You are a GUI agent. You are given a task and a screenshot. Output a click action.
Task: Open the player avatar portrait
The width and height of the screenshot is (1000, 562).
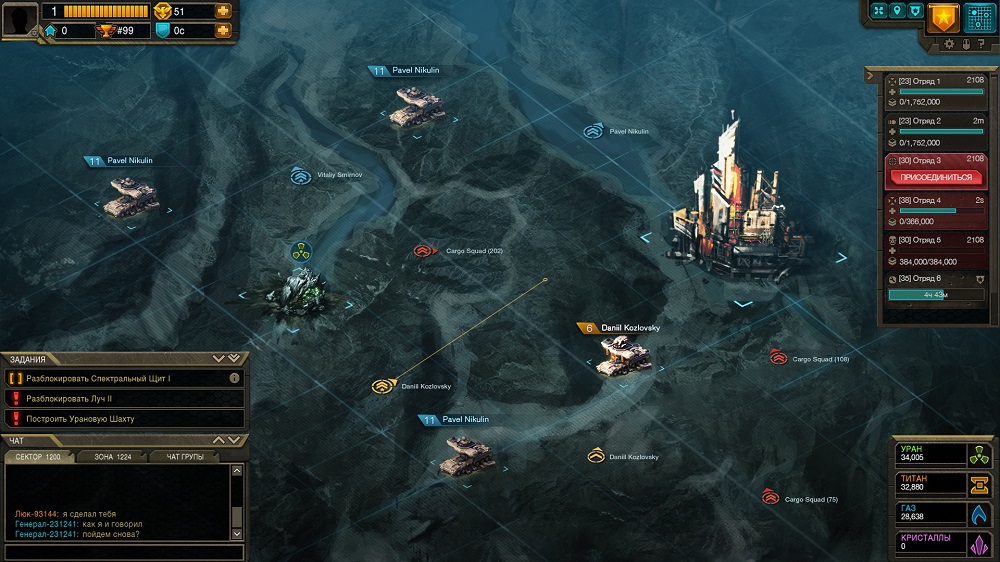point(19,20)
